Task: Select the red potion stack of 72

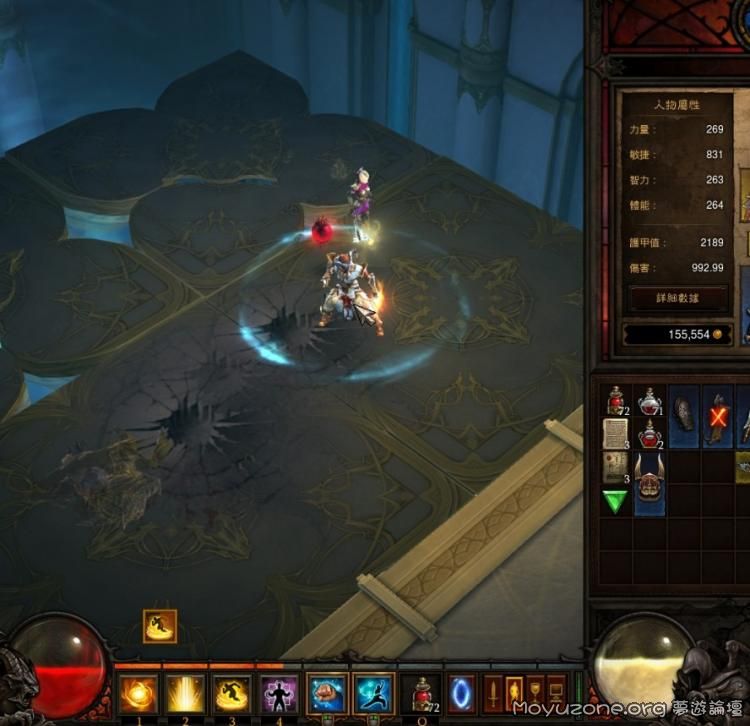Action: pyautogui.click(x=615, y=402)
